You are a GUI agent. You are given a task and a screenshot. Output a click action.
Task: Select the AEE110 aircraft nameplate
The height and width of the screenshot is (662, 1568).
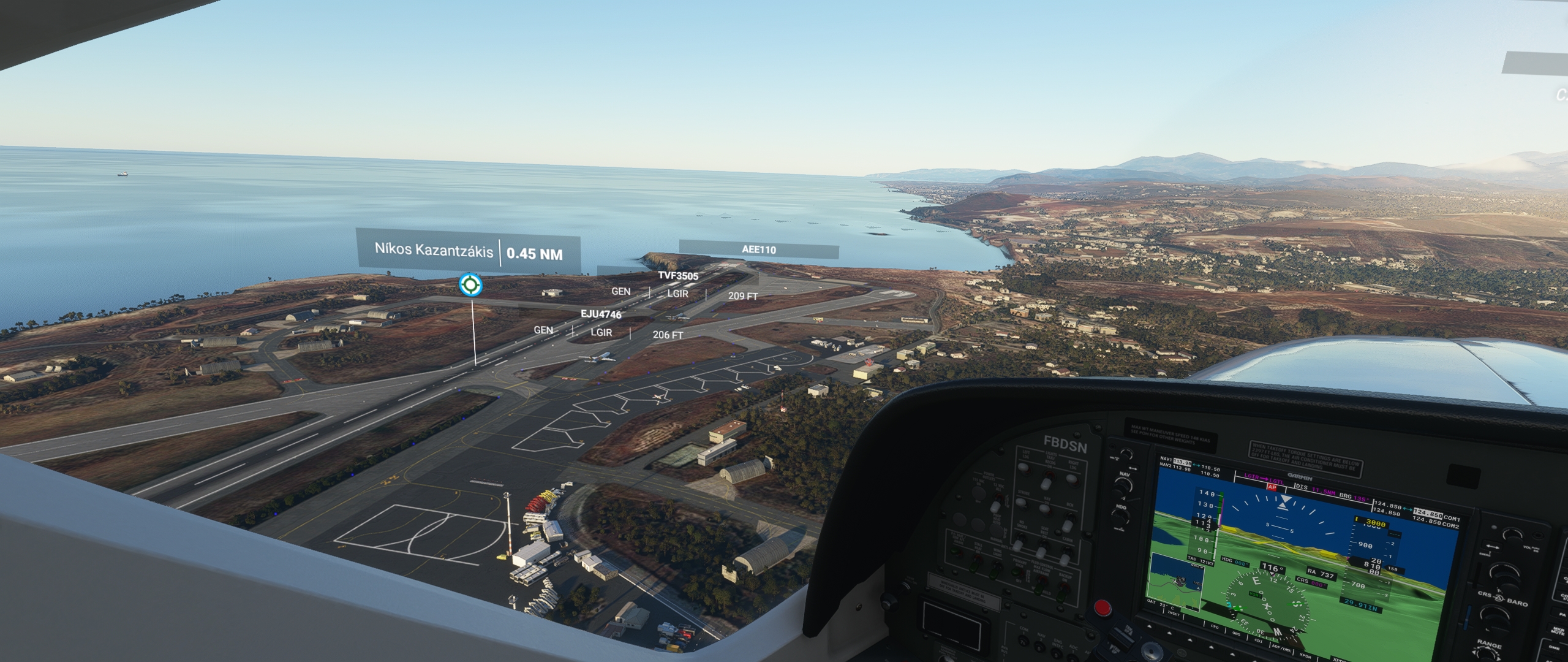pos(758,249)
